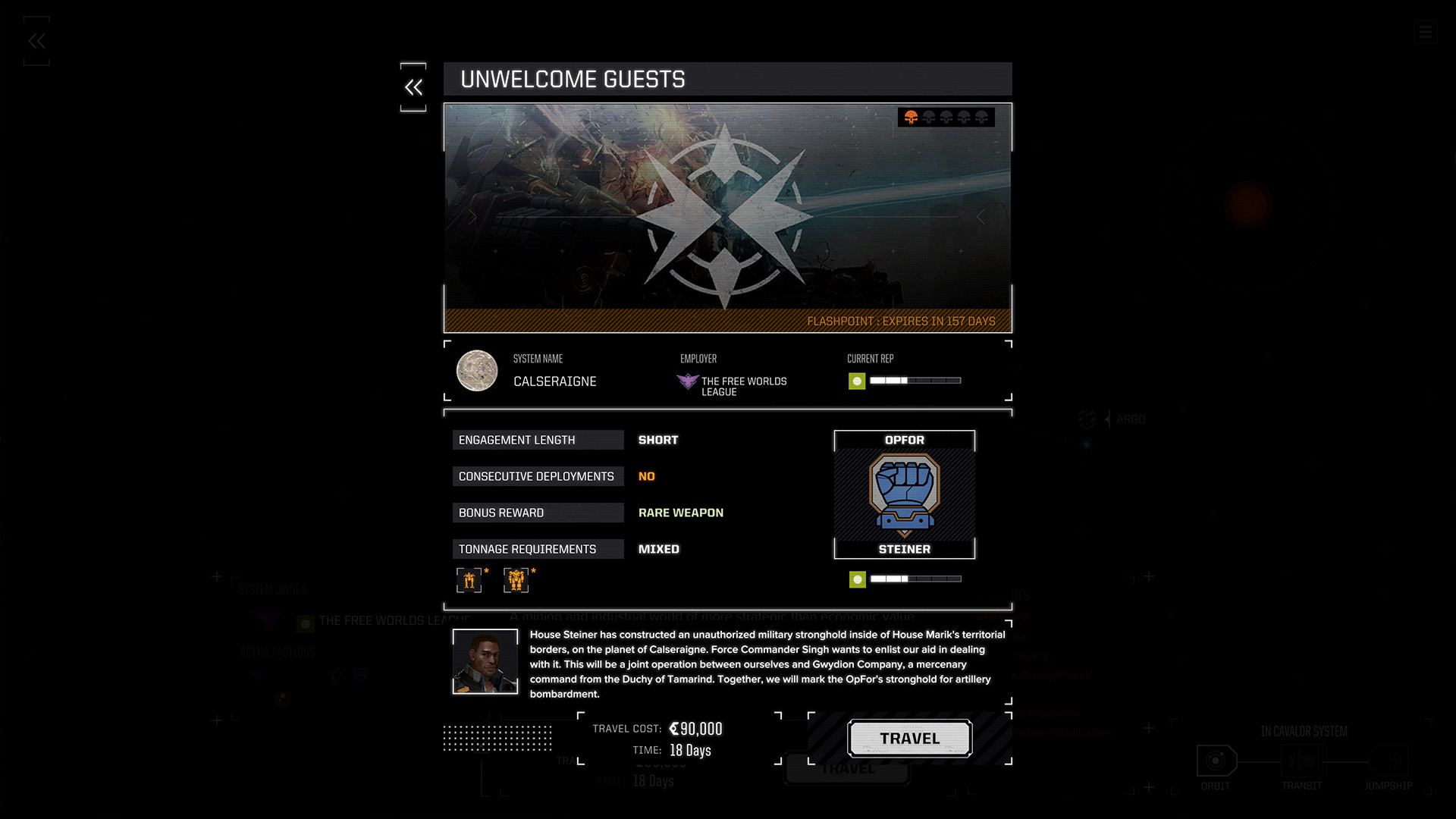This screenshot has height=819, width=1456.
Task: Go back using the top-left double arrow
Action: point(36,41)
